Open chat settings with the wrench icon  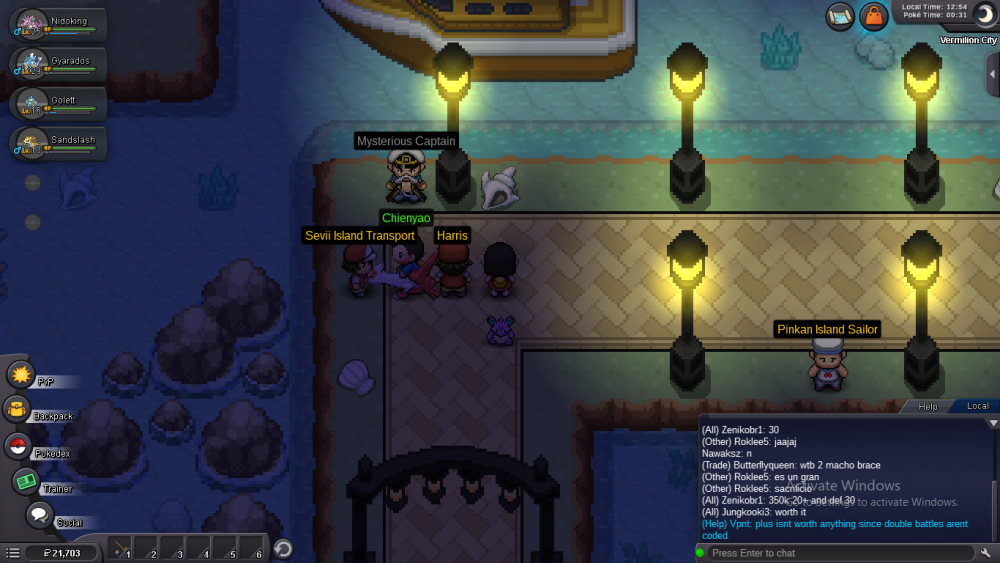pos(986,553)
